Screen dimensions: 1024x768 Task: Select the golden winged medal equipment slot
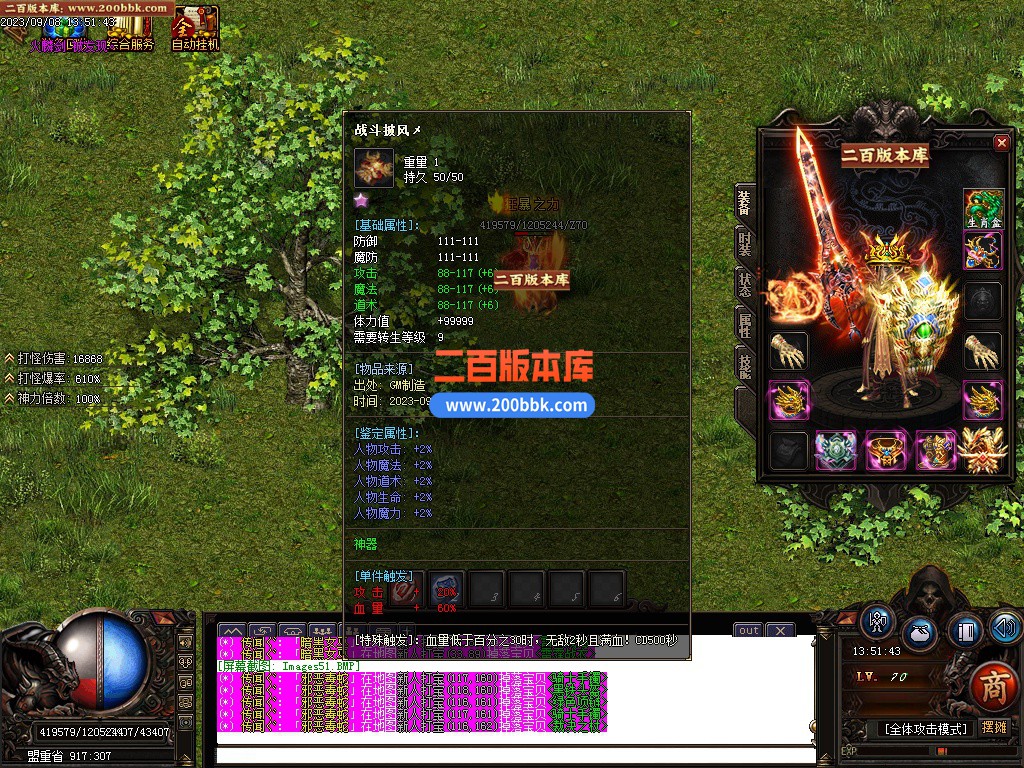pos(983,451)
